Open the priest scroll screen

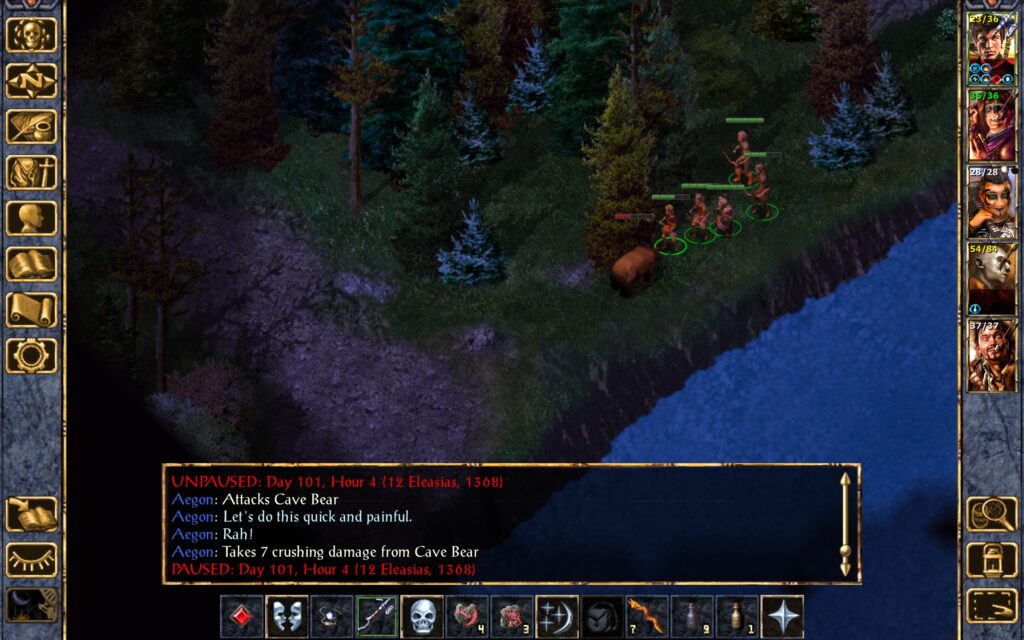click(x=32, y=310)
